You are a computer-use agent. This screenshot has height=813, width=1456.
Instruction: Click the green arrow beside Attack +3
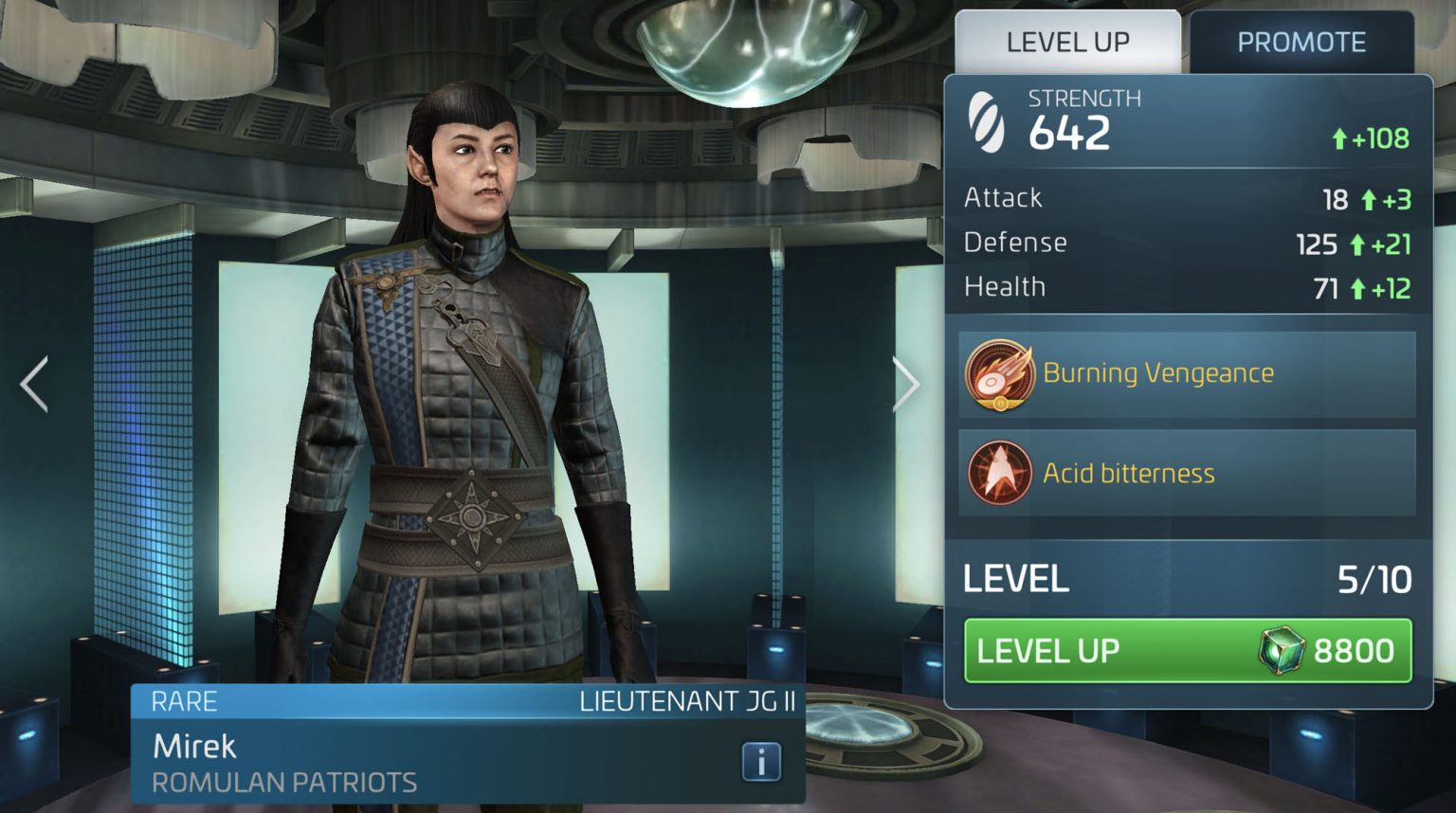(1368, 199)
